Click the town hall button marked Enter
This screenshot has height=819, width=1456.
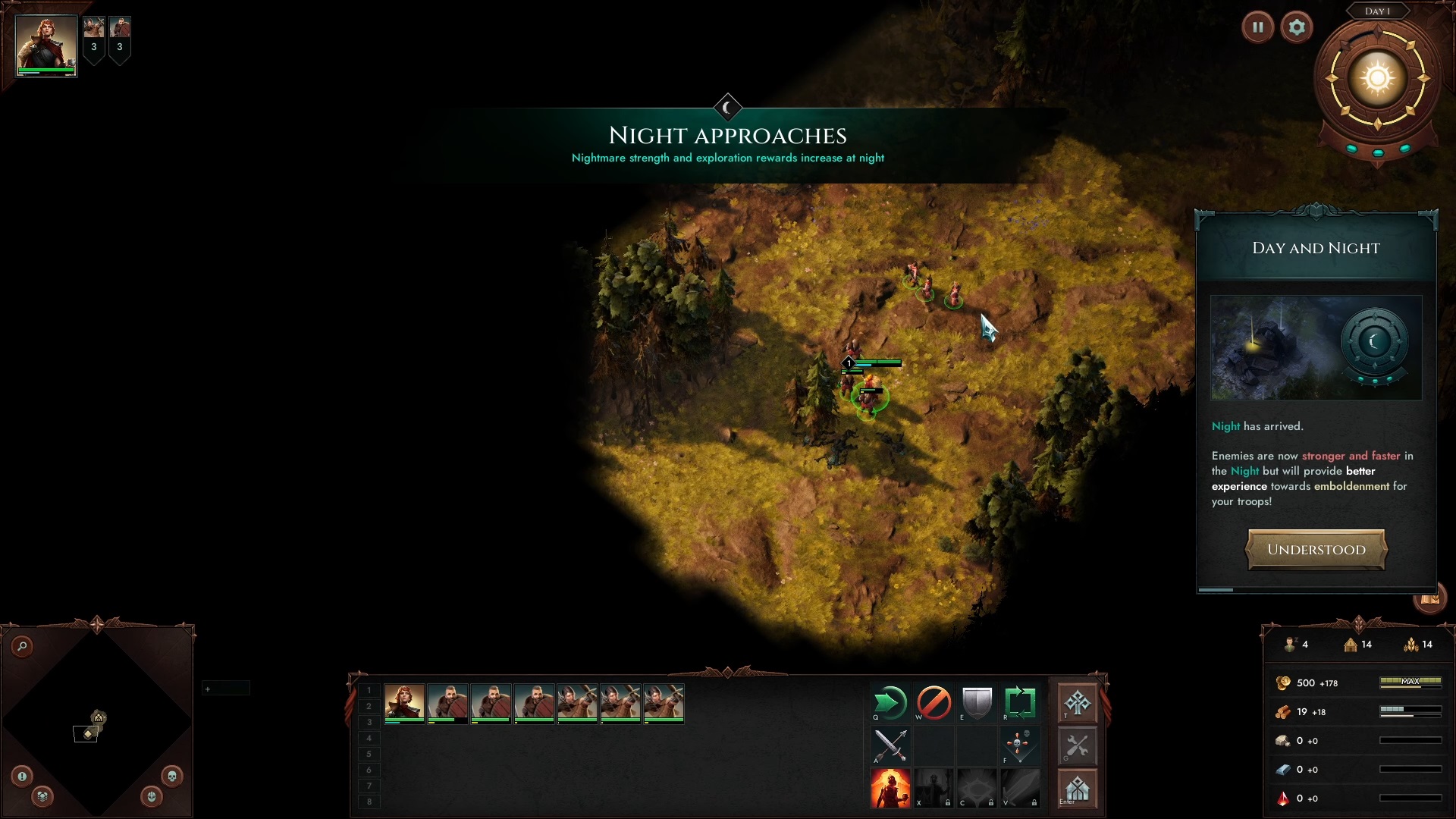click(x=1078, y=789)
